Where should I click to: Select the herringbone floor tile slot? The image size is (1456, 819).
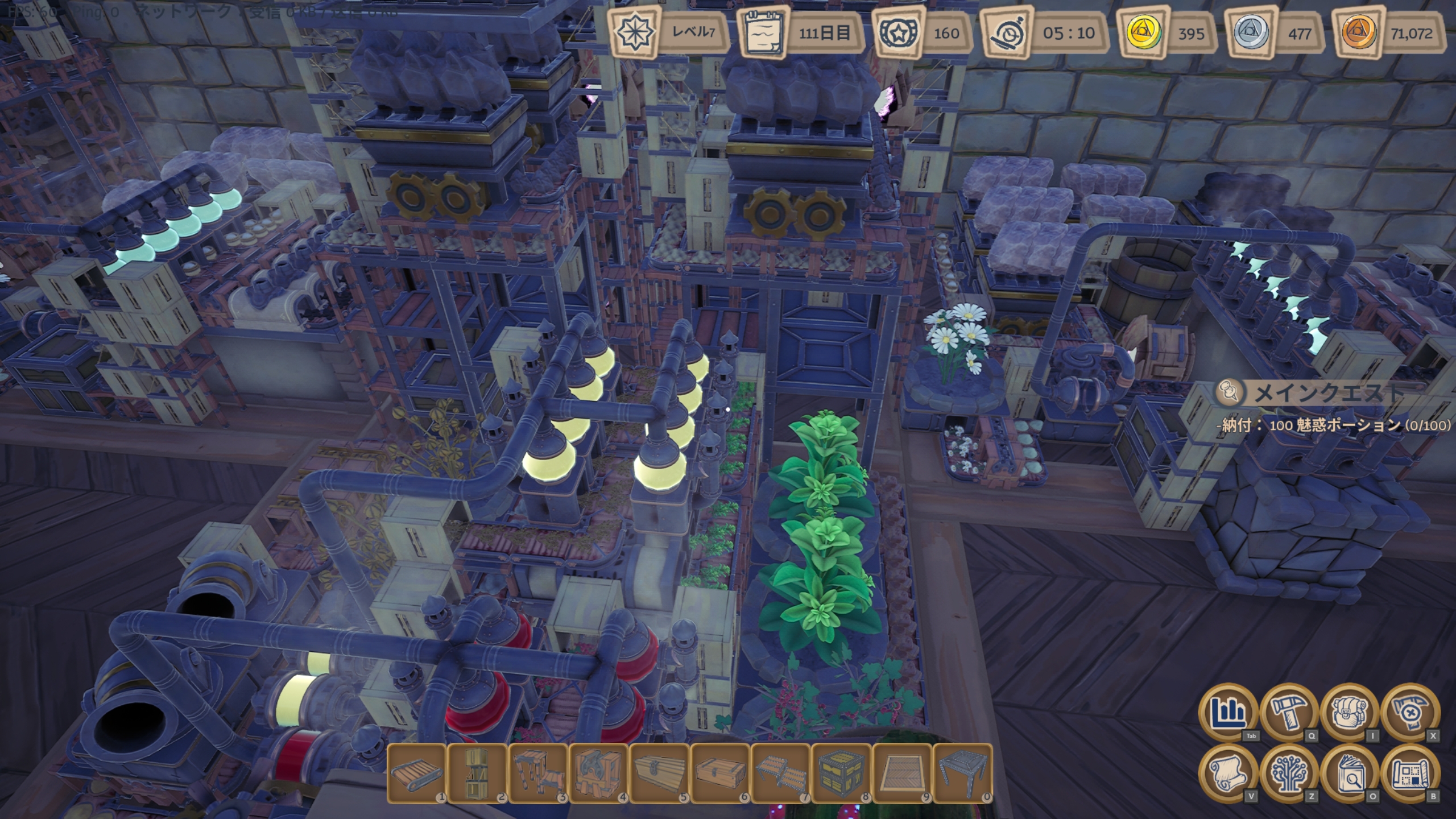click(902, 773)
